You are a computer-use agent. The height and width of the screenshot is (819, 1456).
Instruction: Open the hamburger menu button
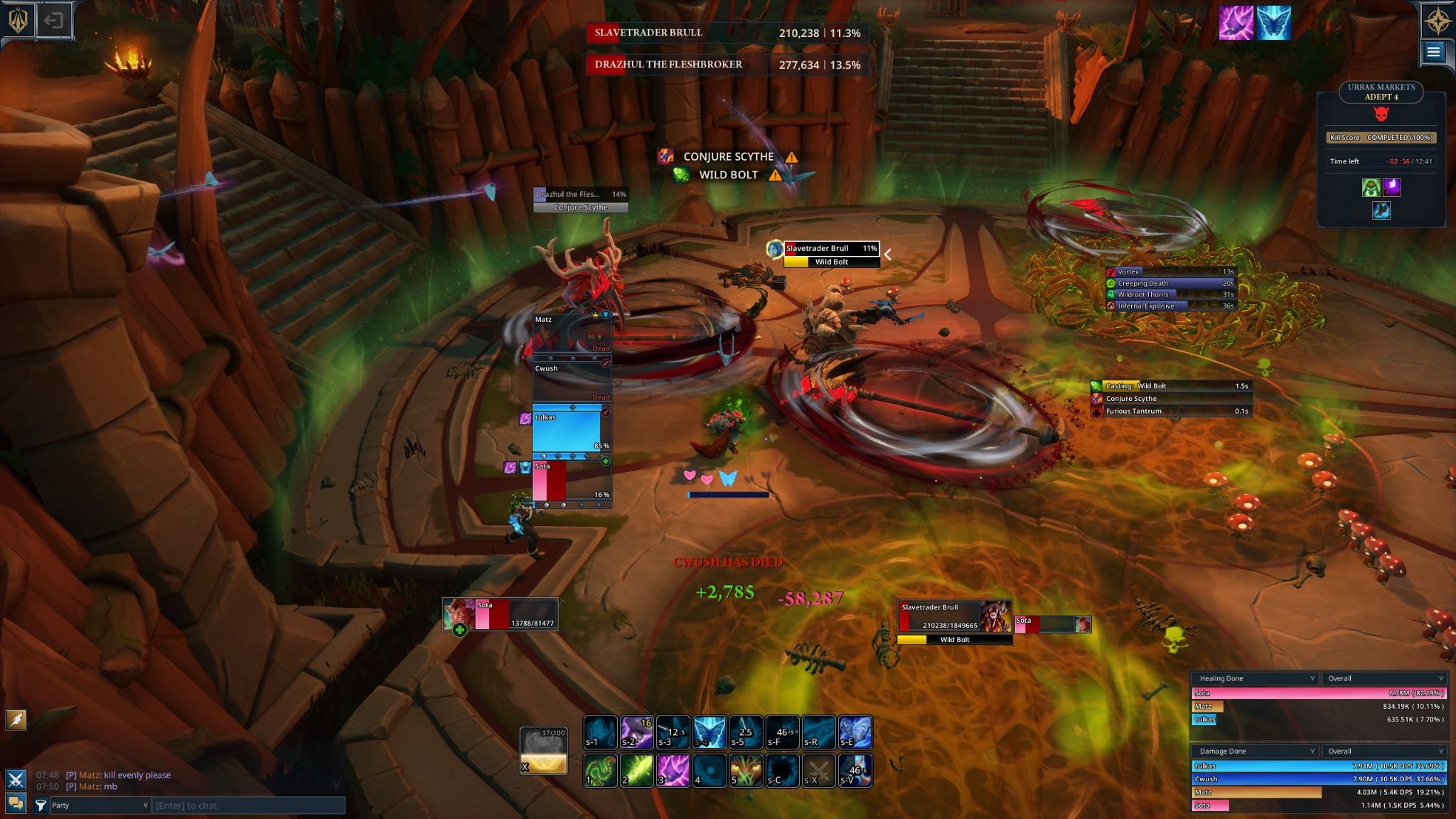pos(1433,52)
